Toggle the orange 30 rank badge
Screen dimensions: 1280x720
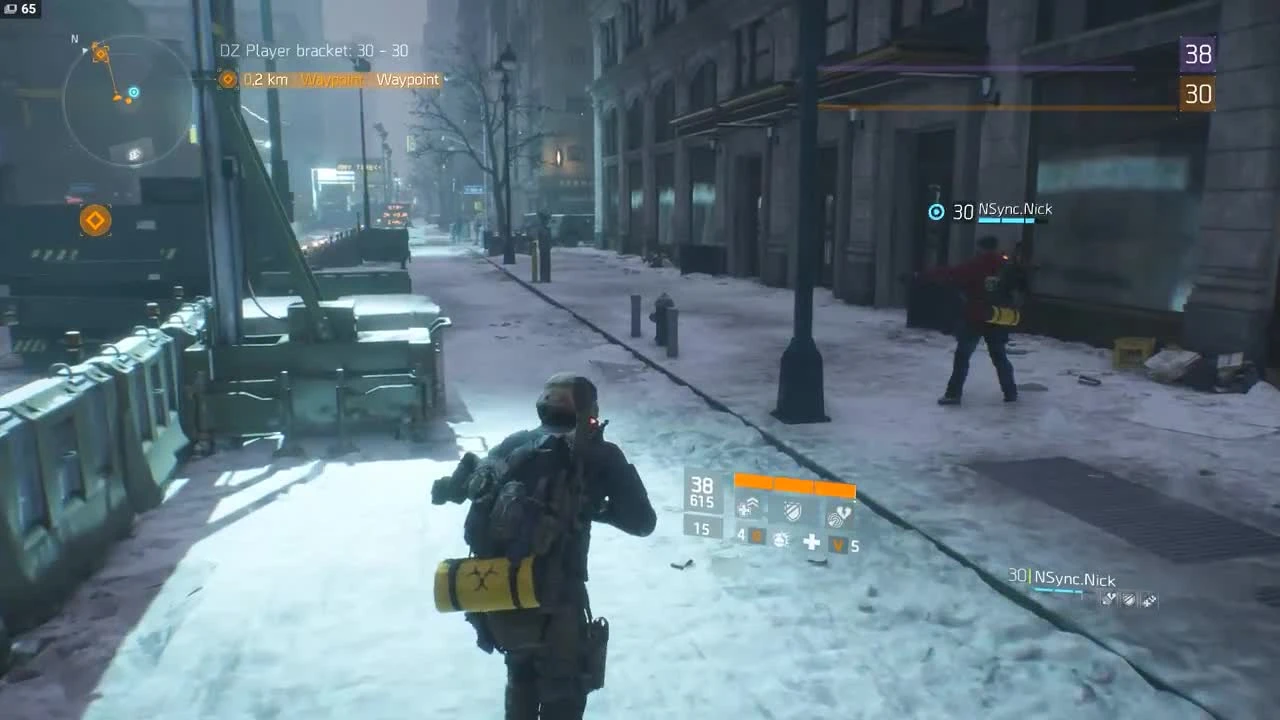[x=1197, y=95]
